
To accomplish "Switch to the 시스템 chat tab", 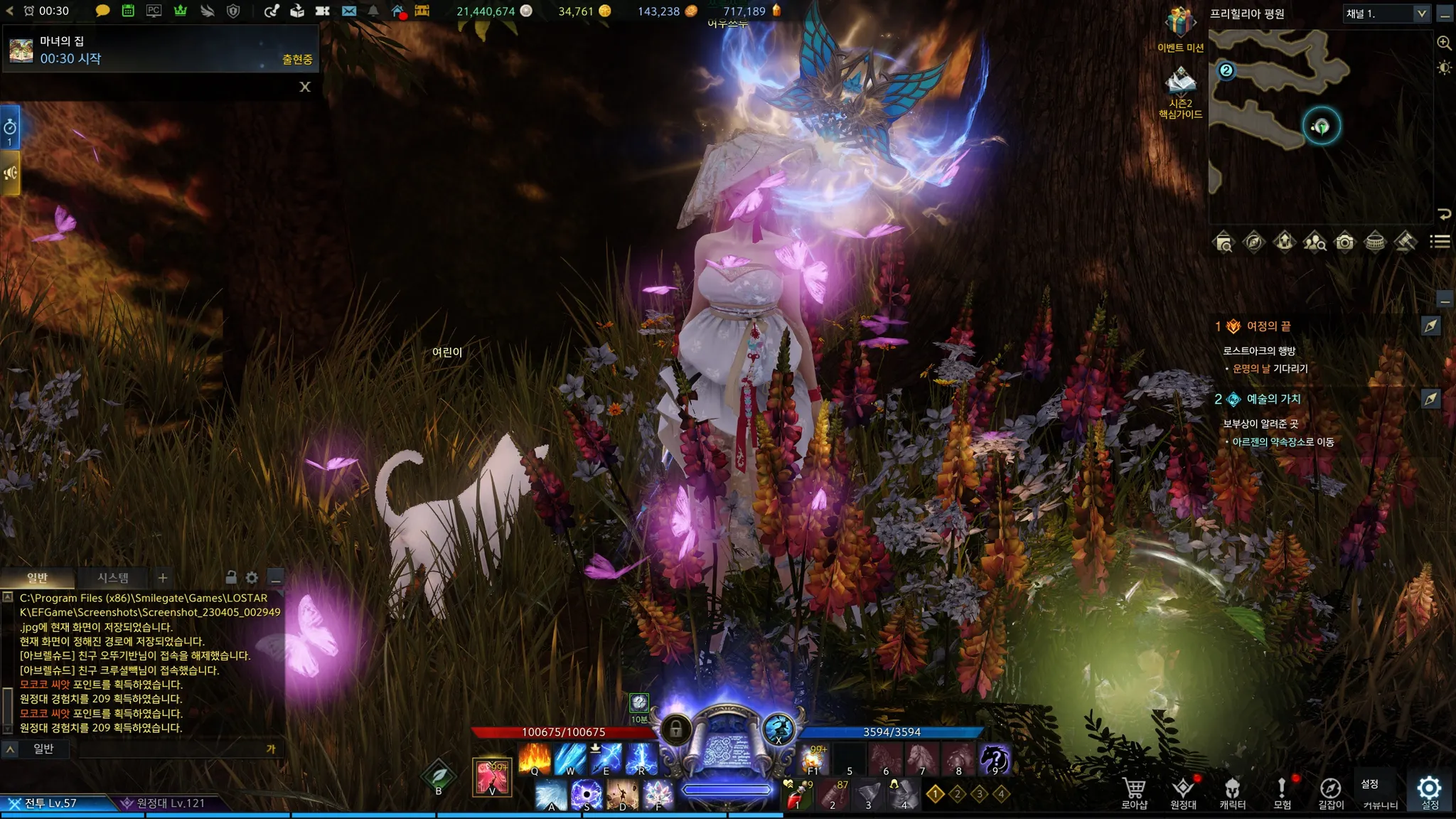I will [x=113, y=578].
